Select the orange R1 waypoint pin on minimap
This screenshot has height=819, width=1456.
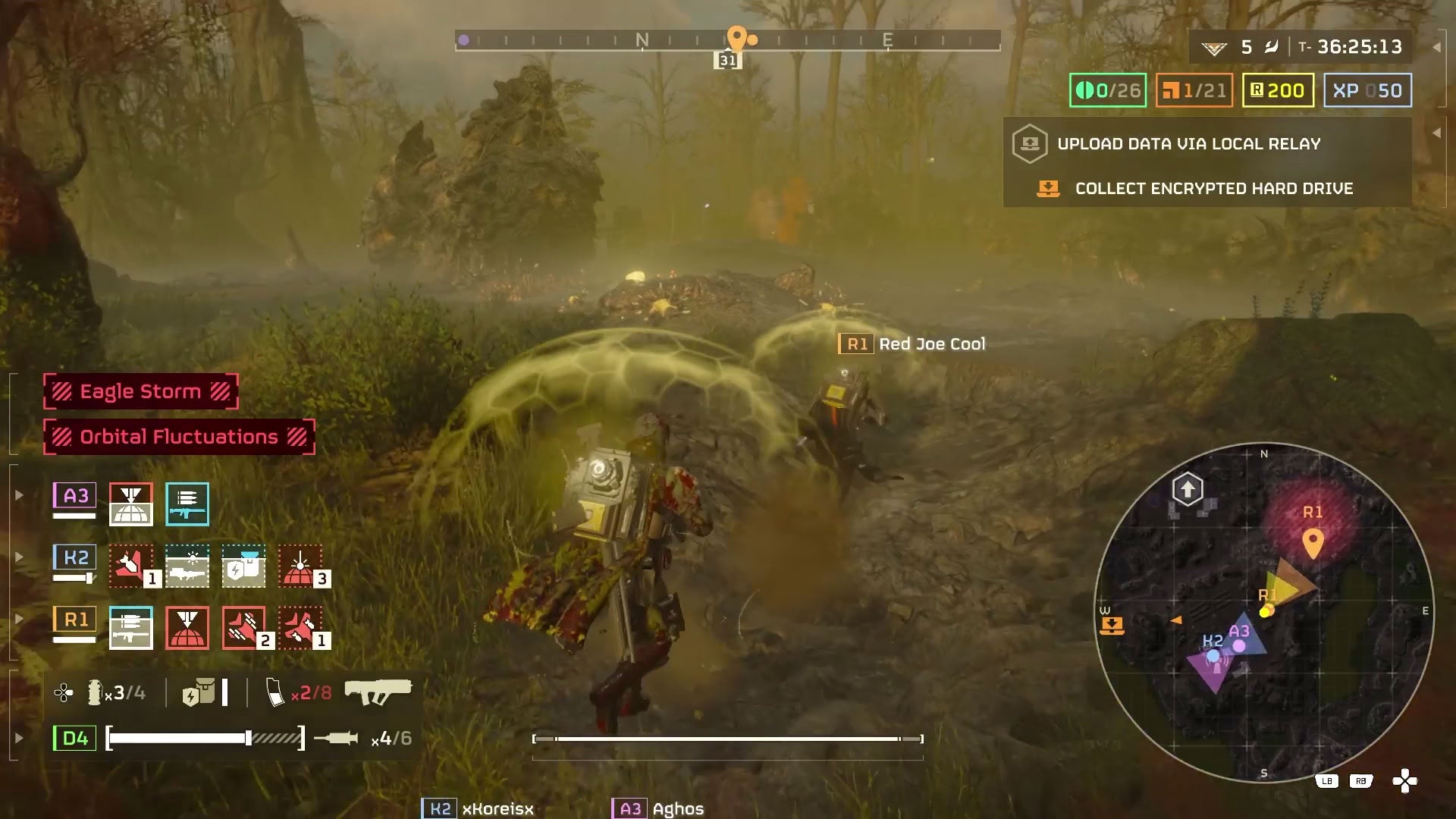pos(1313,542)
